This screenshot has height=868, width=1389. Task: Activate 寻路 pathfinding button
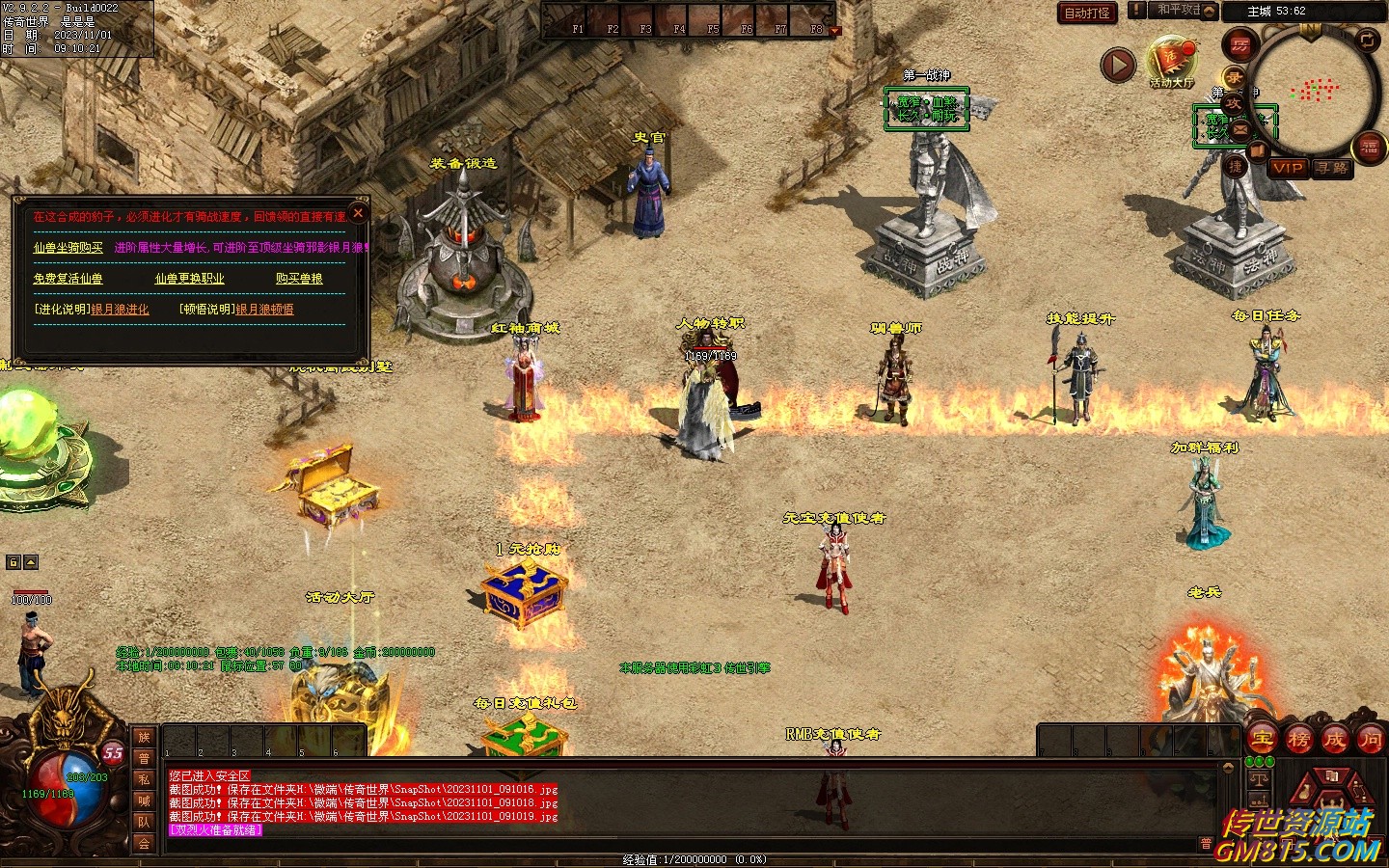click(x=1332, y=168)
